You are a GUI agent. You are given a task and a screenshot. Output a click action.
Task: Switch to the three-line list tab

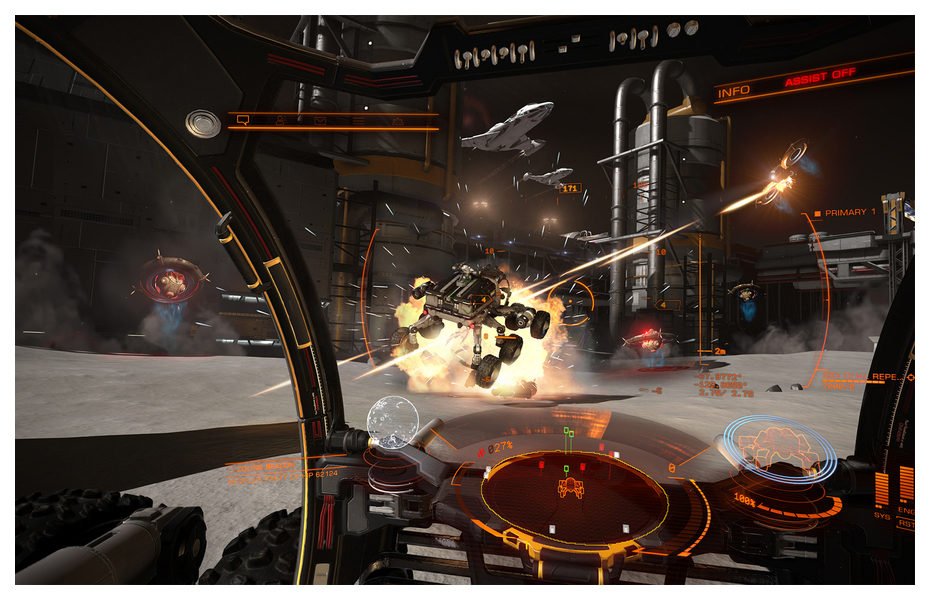[358, 120]
